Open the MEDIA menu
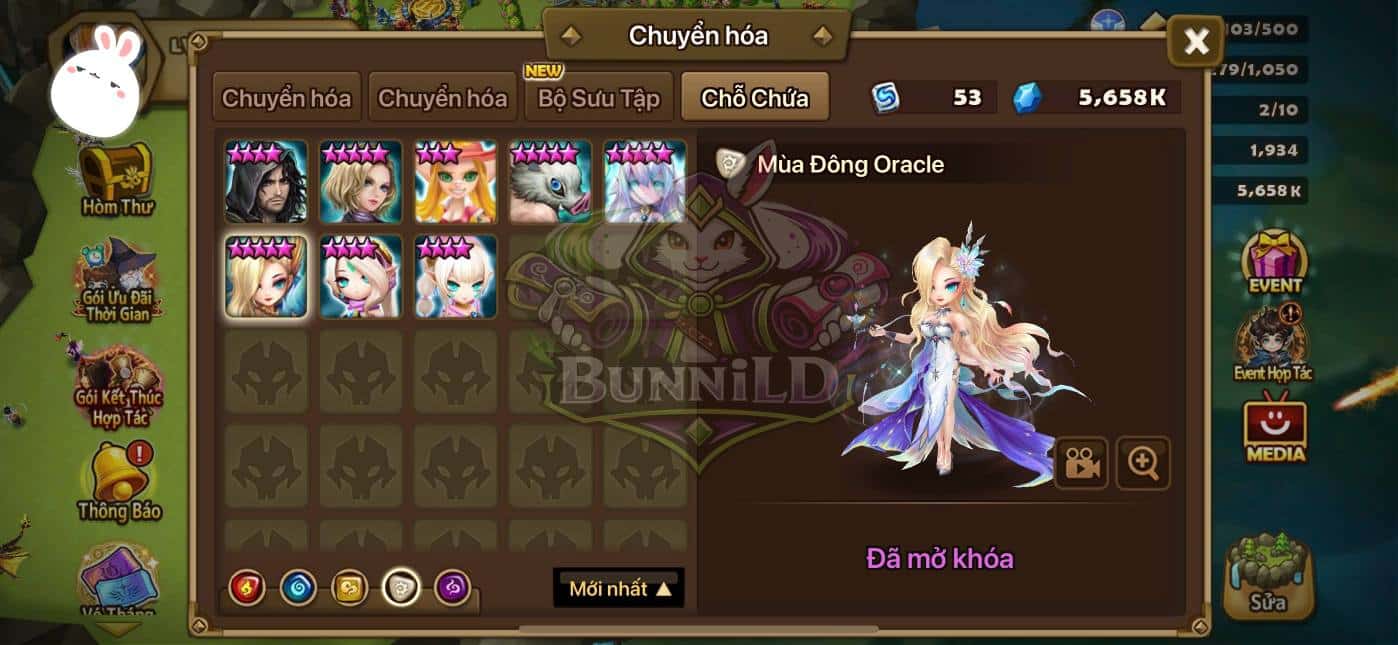This screenshot has width=1398, height=645. pyautogui.click(x=1275, y=430)
